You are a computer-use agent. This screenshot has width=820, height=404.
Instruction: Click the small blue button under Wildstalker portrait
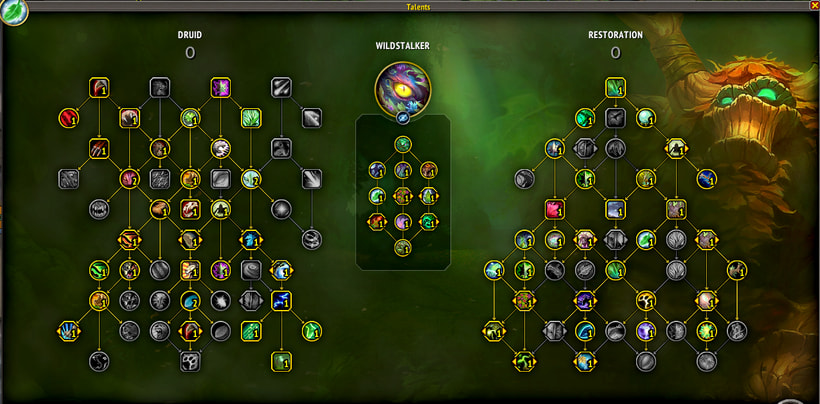[x=403, y=118]
